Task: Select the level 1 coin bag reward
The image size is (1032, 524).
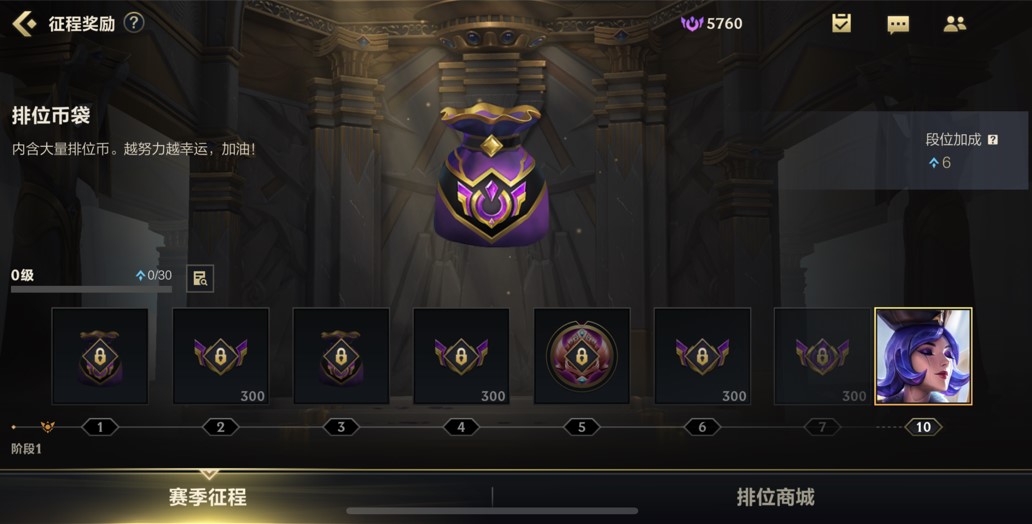Action: (100, 355)
